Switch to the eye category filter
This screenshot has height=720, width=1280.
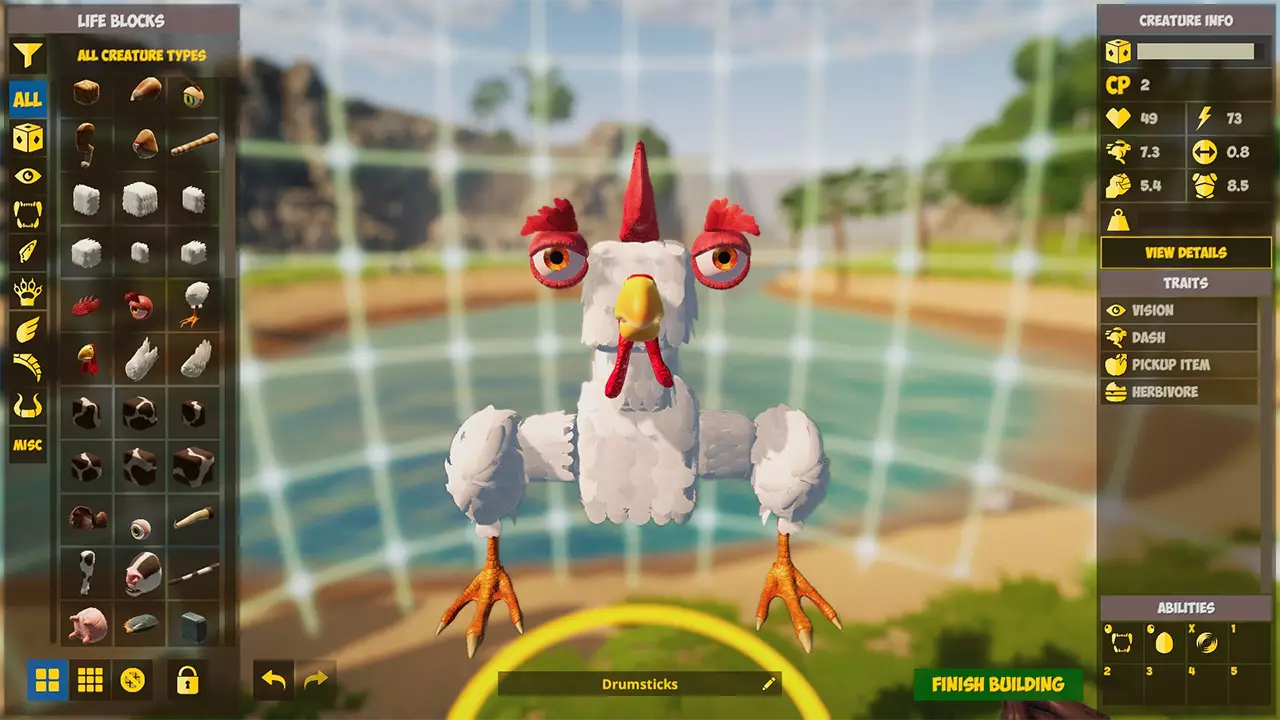27,176
